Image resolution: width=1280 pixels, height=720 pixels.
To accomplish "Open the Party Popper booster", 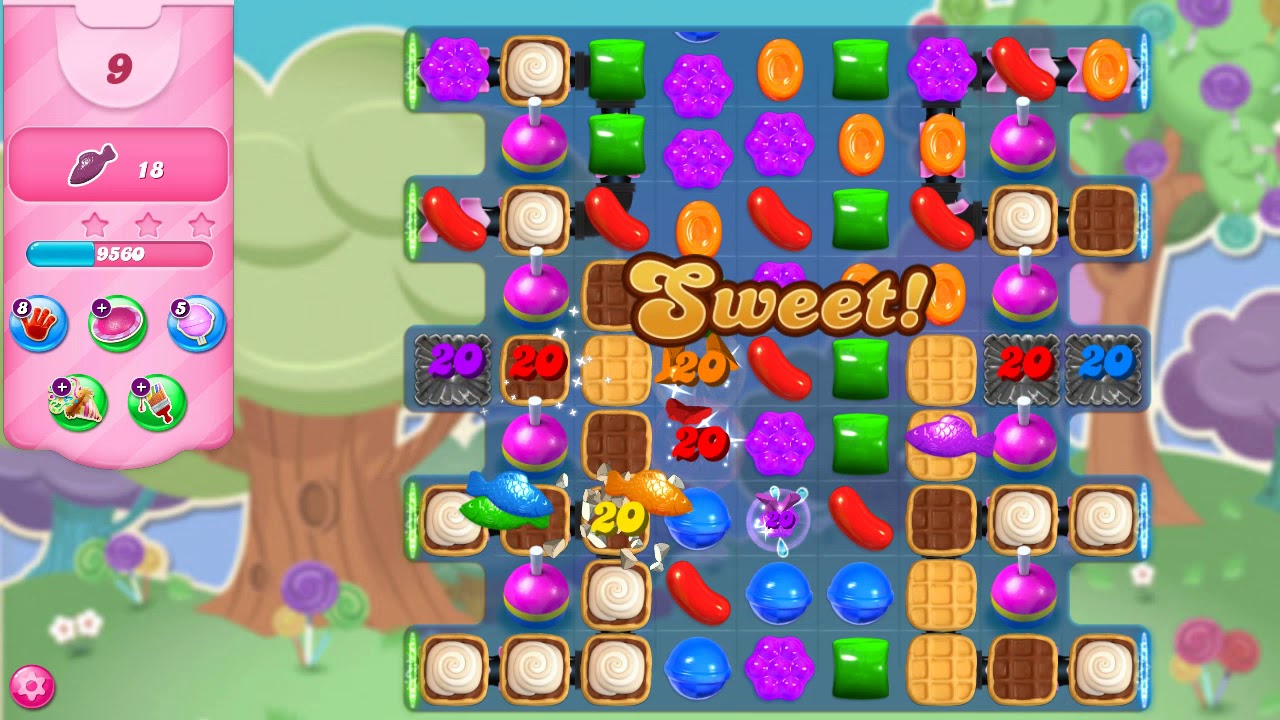I will [x=79, y=400].
